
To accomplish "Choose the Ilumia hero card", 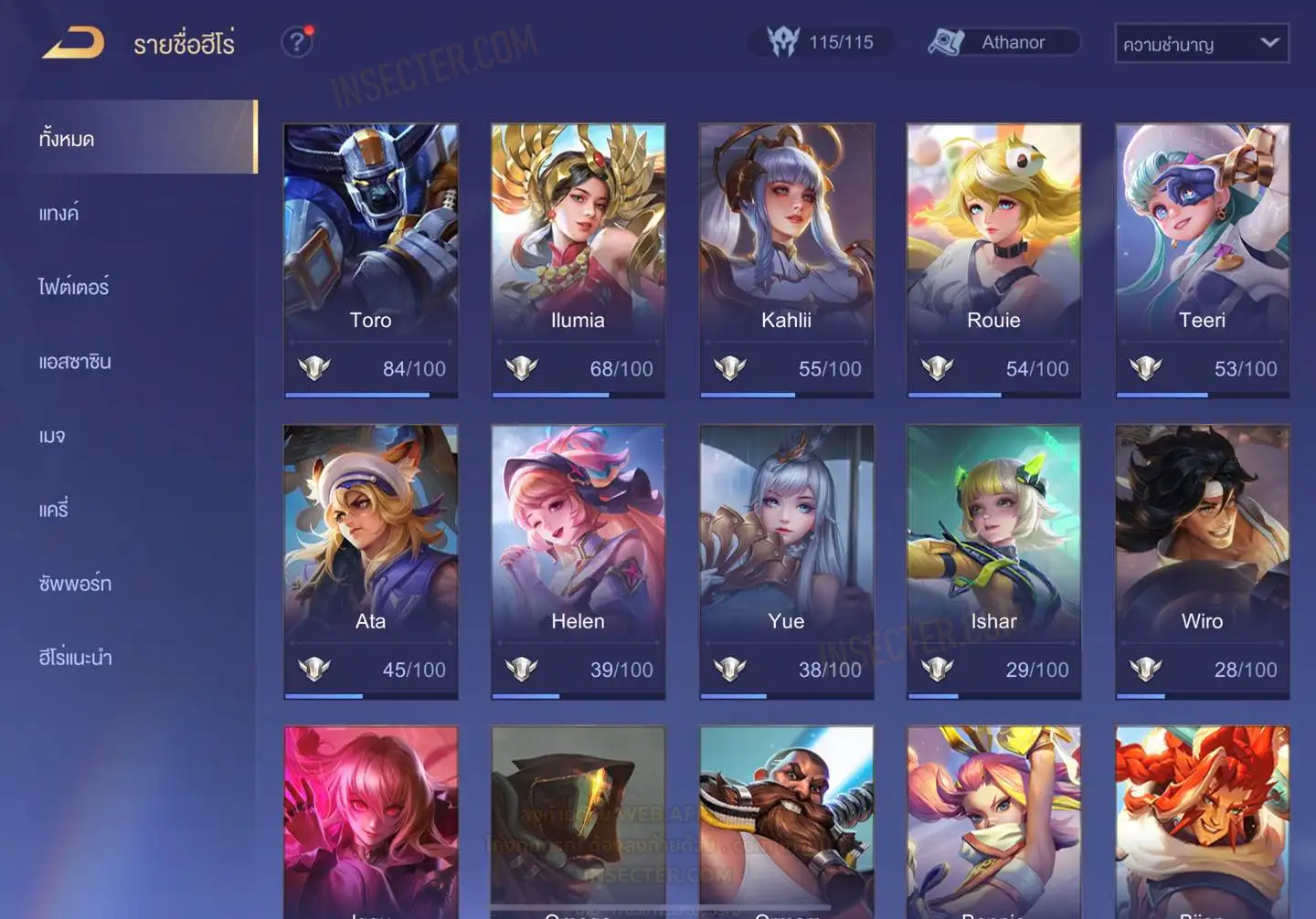I will click(x=578, y=260).
